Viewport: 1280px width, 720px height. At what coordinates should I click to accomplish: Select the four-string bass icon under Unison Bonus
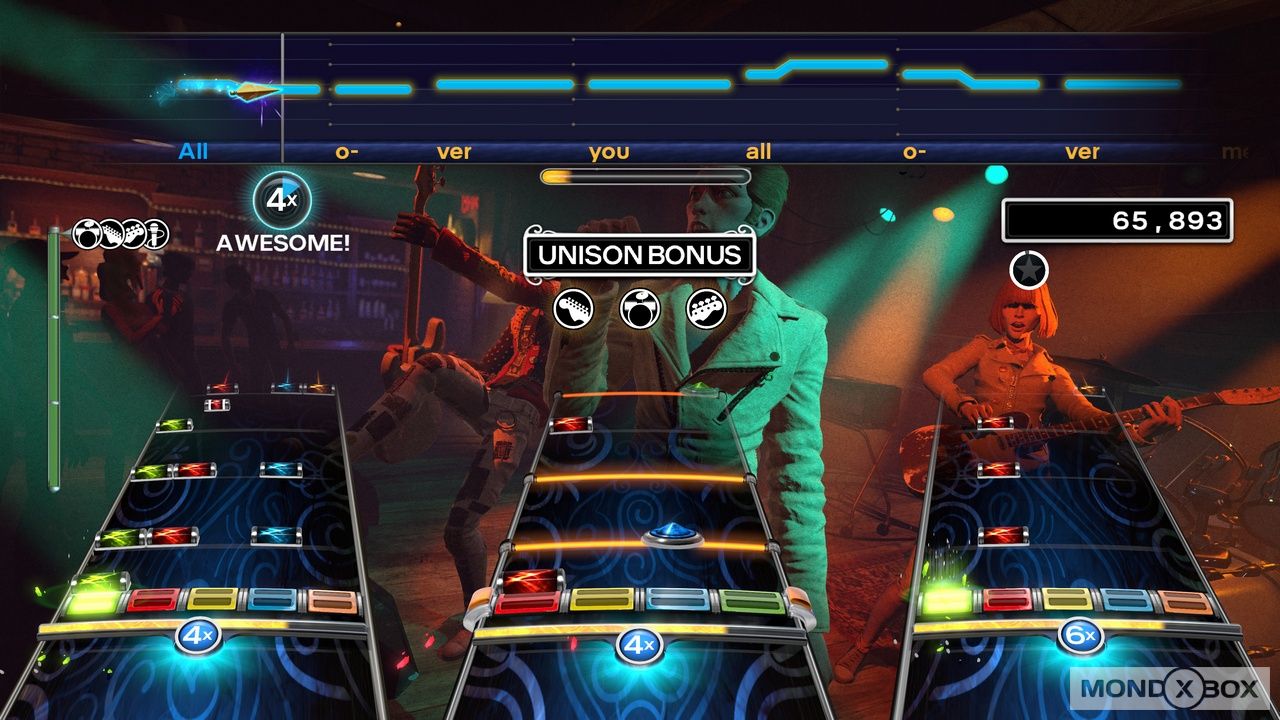(x=706, y=308)
